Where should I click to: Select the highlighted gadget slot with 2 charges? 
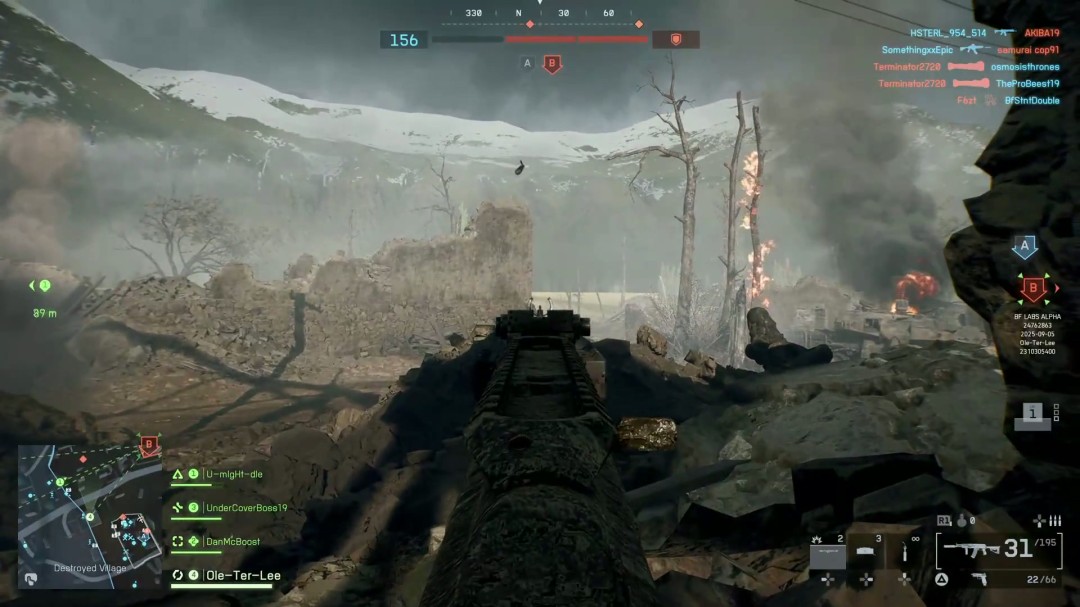tap(827, 550)
